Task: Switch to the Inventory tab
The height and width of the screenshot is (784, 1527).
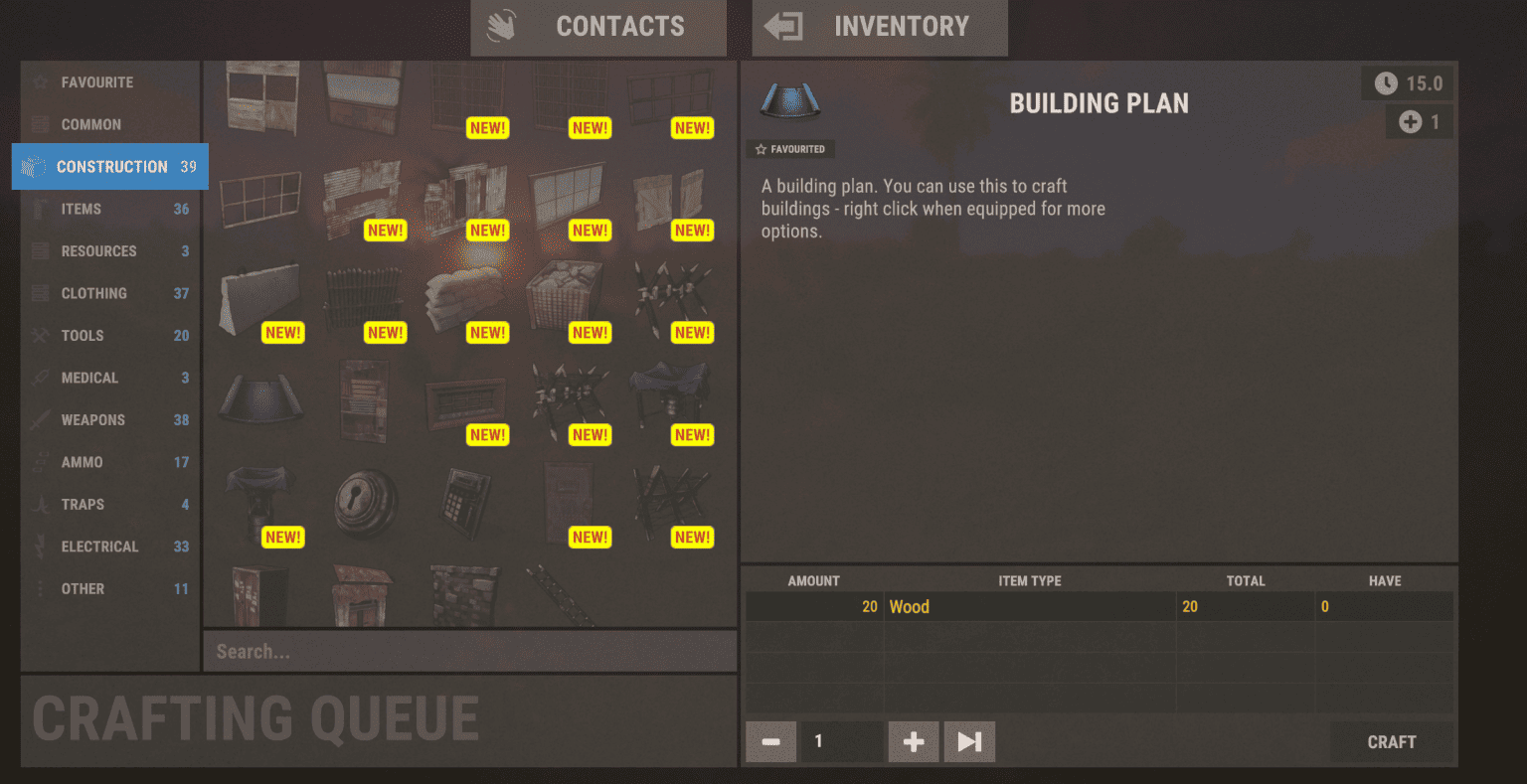Action: click(x=879, y=27)
